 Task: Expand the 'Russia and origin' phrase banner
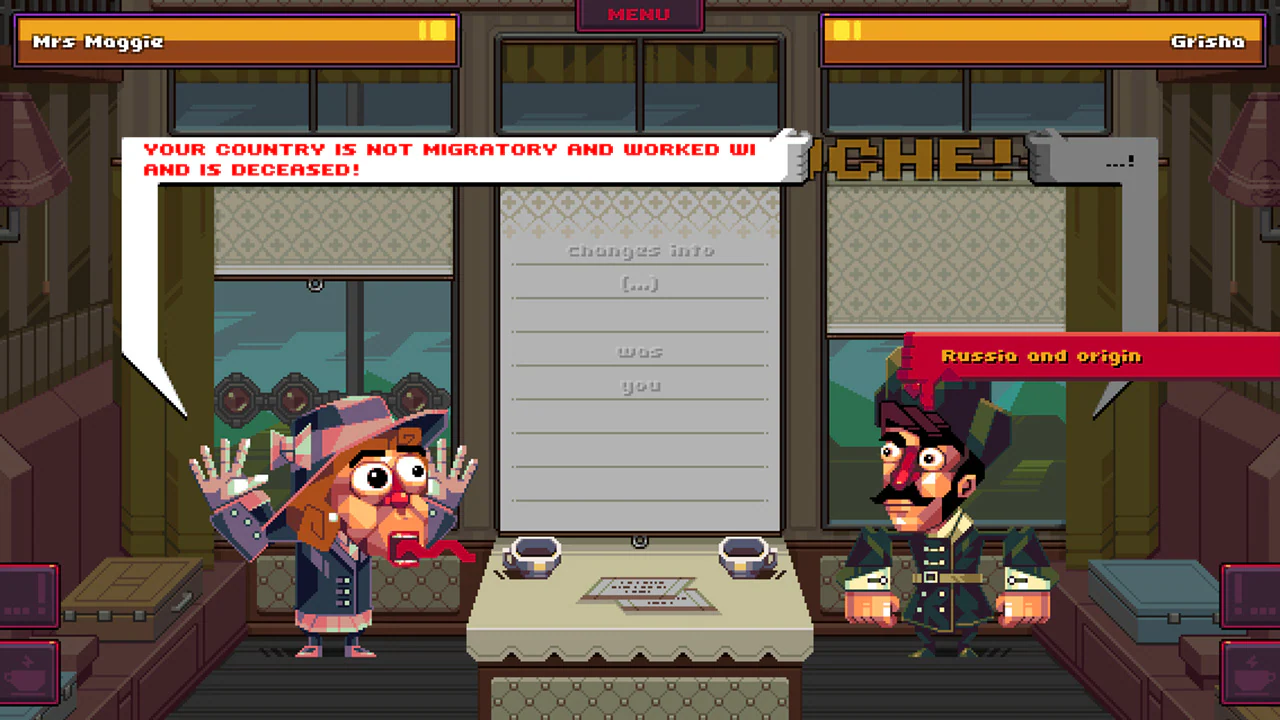tap(1040, 356)
